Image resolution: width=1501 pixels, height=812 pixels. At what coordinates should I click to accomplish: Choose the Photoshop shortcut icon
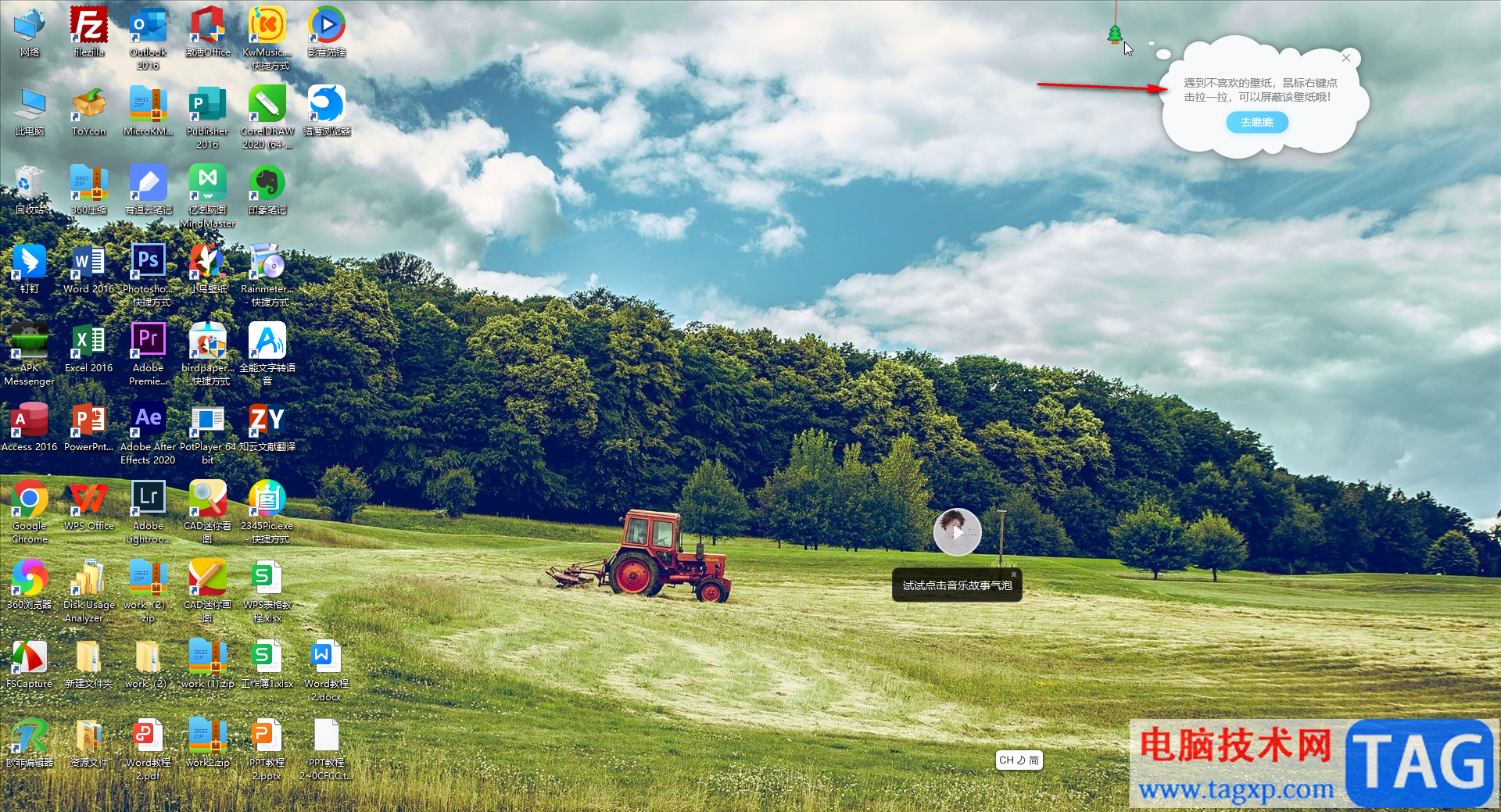[149, 263]
